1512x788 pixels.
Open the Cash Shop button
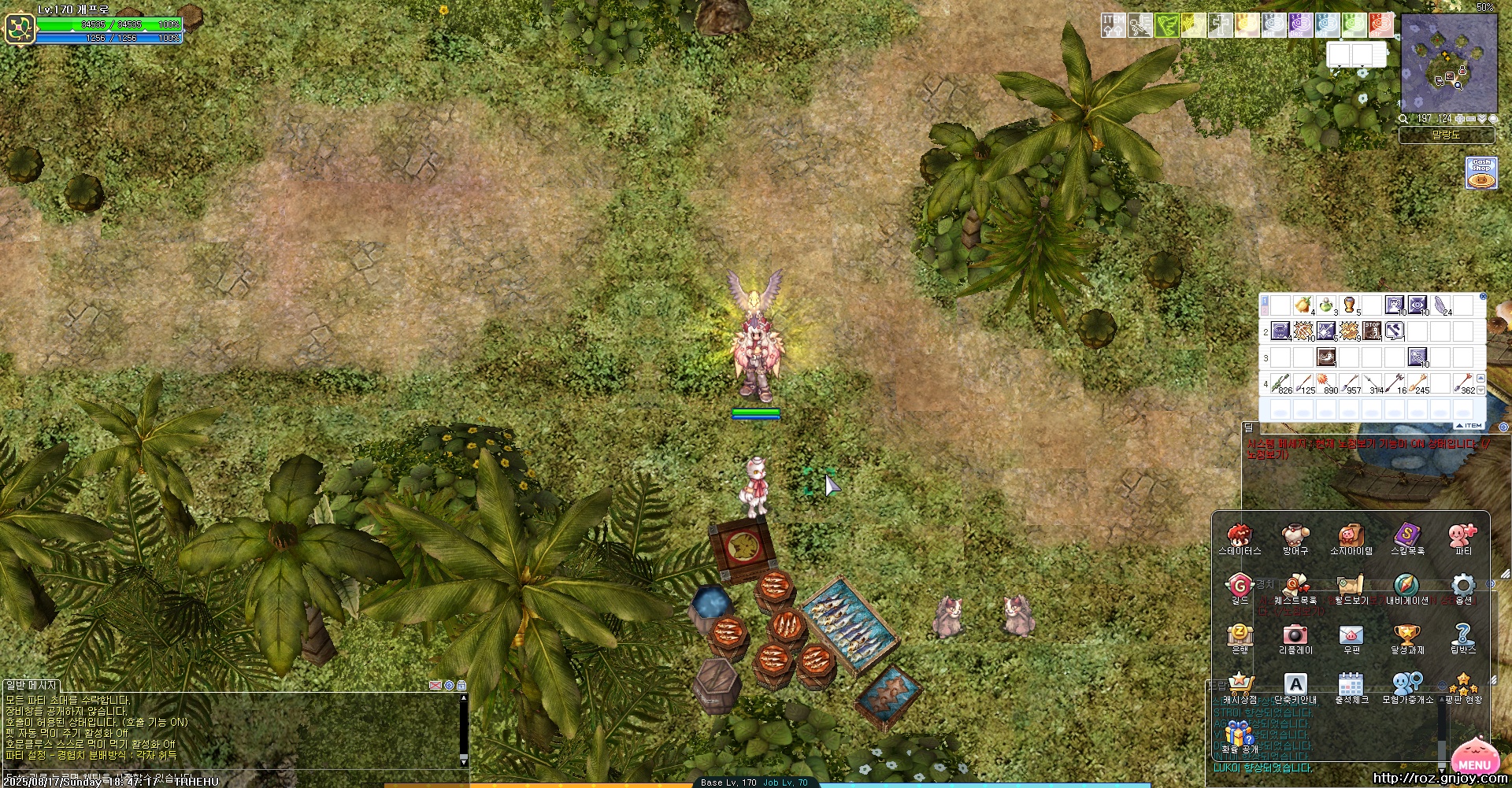1481,173
